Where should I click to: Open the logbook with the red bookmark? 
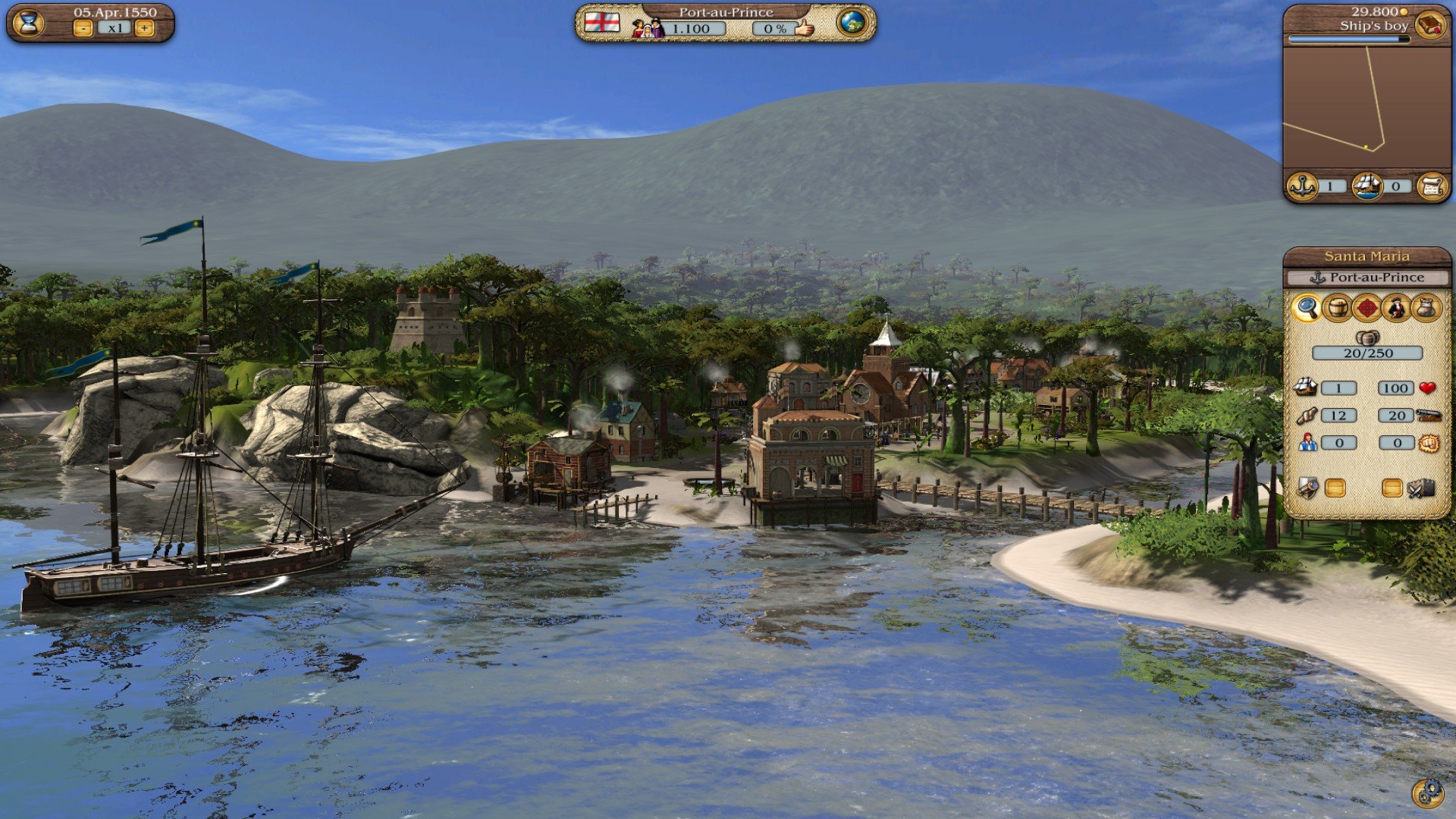pos(1429,24)
